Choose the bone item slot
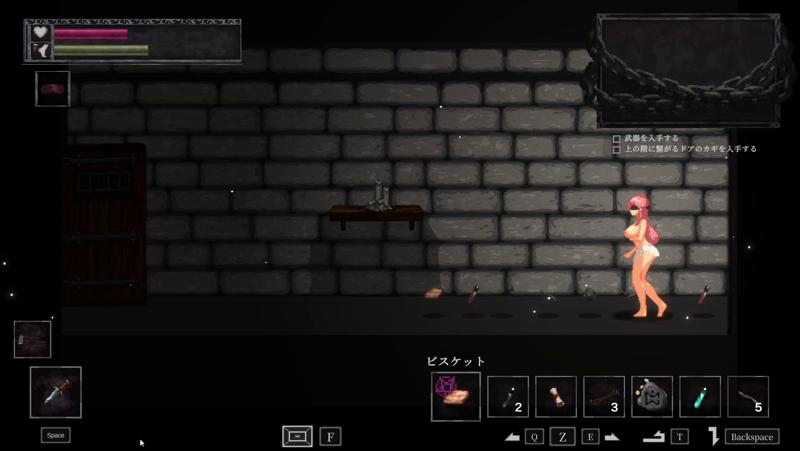The image size is (800, 451). click(556, 396)
